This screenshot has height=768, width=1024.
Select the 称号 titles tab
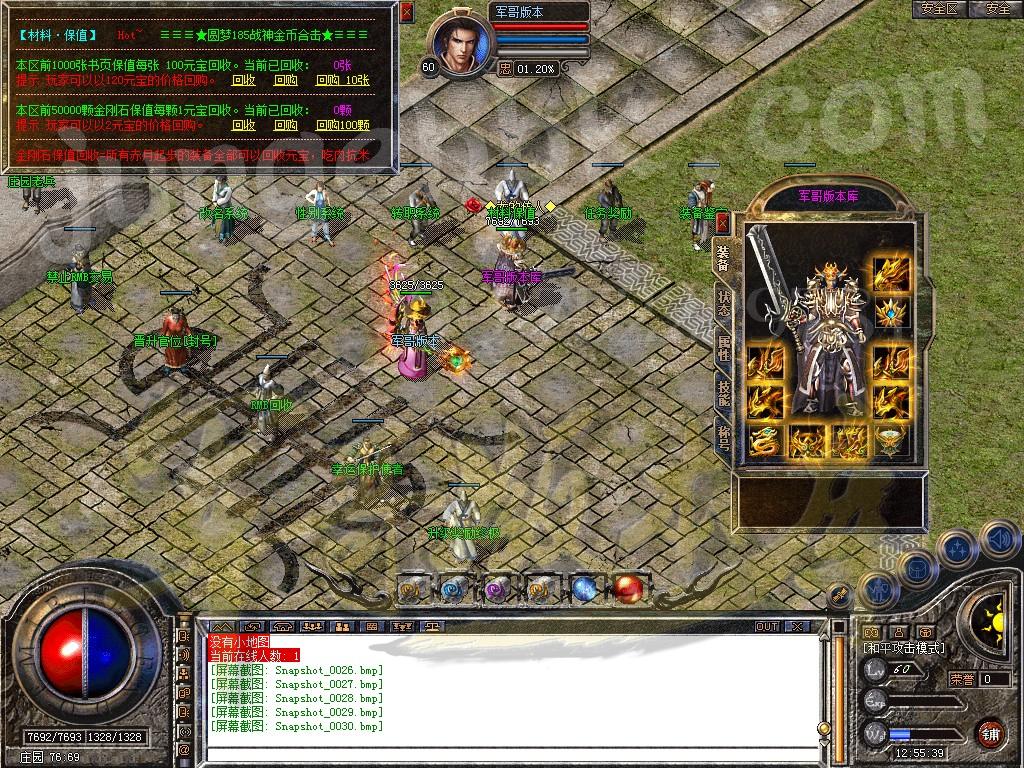pos(722,436)
